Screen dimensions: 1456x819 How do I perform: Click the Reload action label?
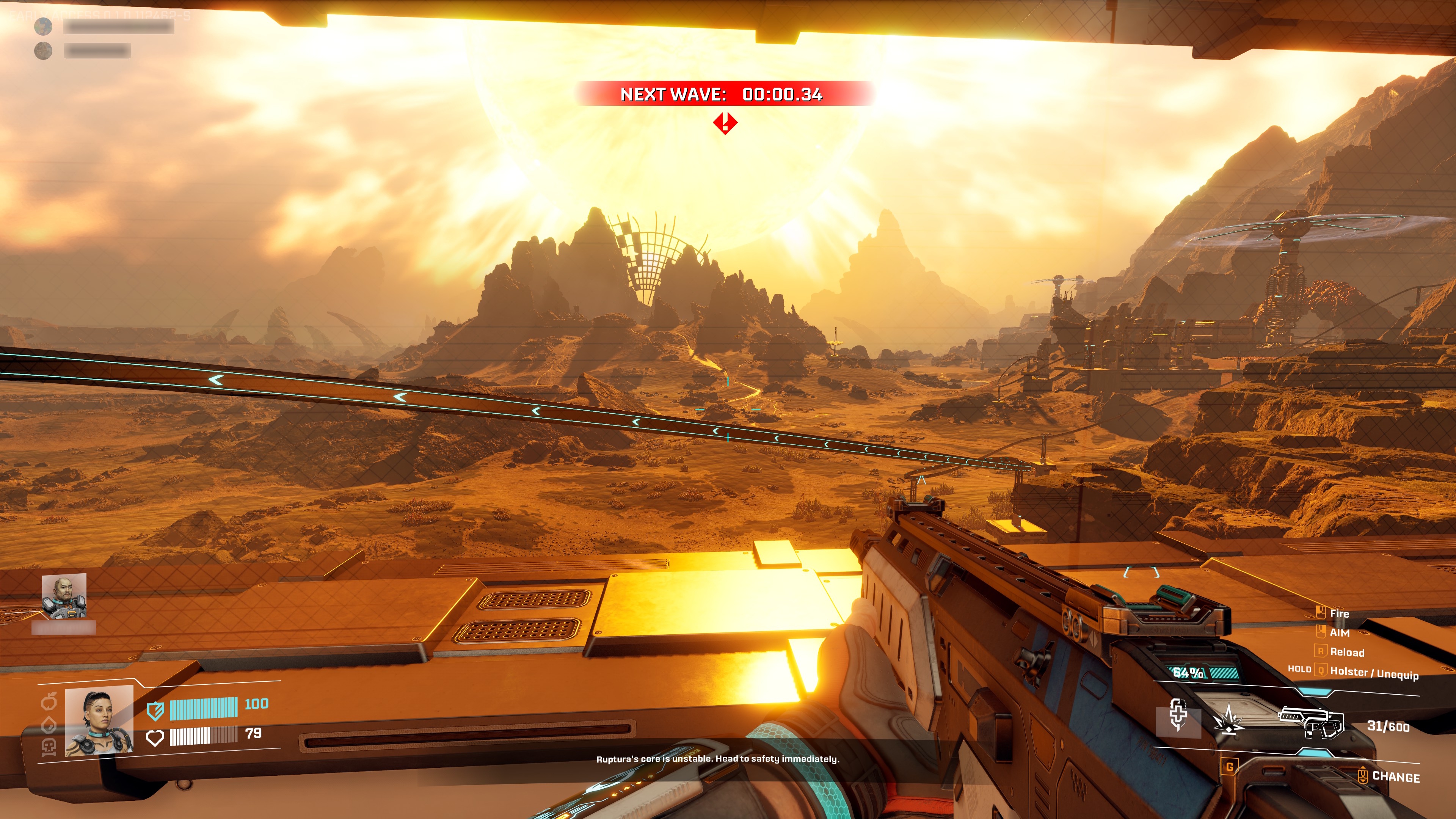(x=1348, y=652)
